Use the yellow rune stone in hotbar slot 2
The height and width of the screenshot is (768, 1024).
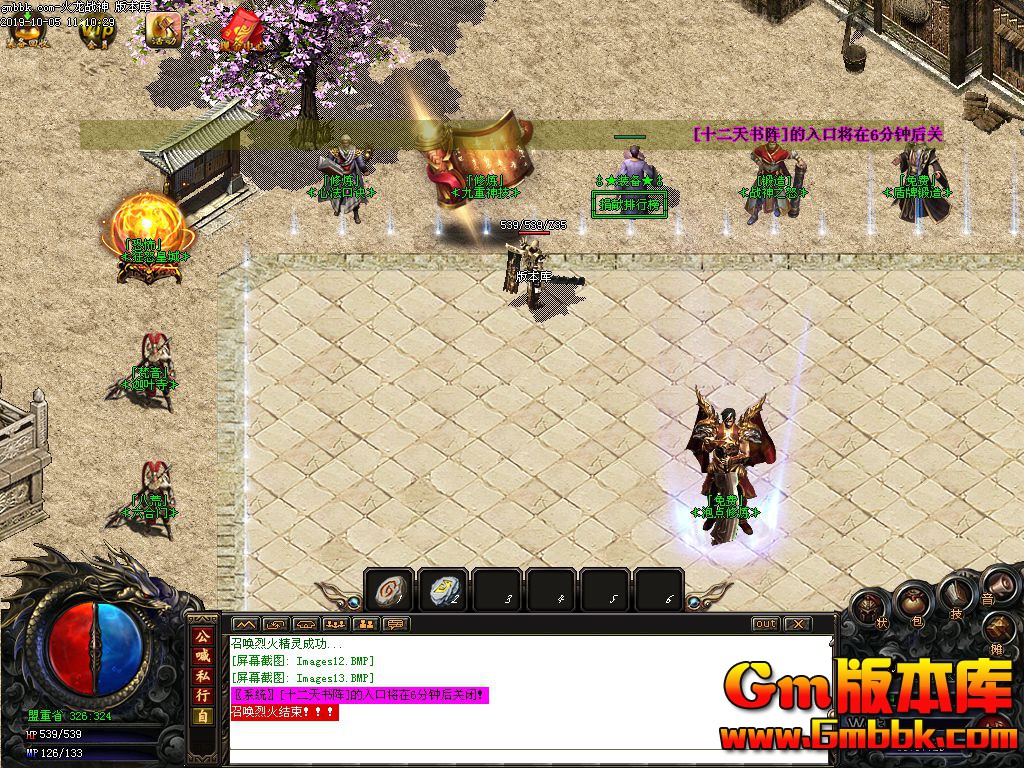(443, 592)
